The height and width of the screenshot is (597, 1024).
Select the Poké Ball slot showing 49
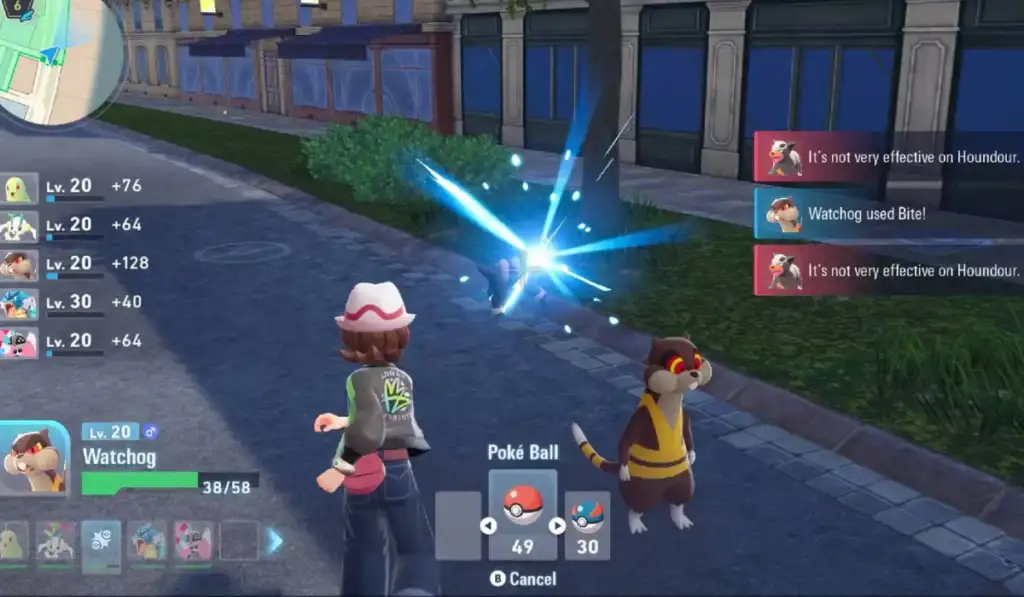click(522, 515)
